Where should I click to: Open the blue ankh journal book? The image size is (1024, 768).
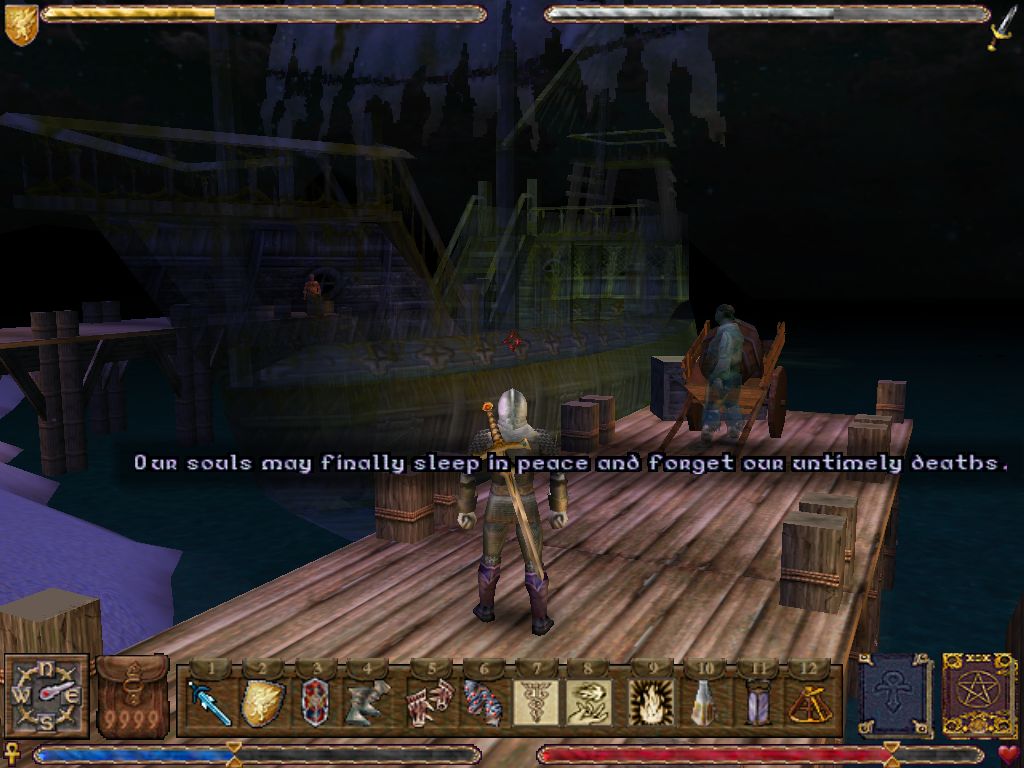pos(895,693)
